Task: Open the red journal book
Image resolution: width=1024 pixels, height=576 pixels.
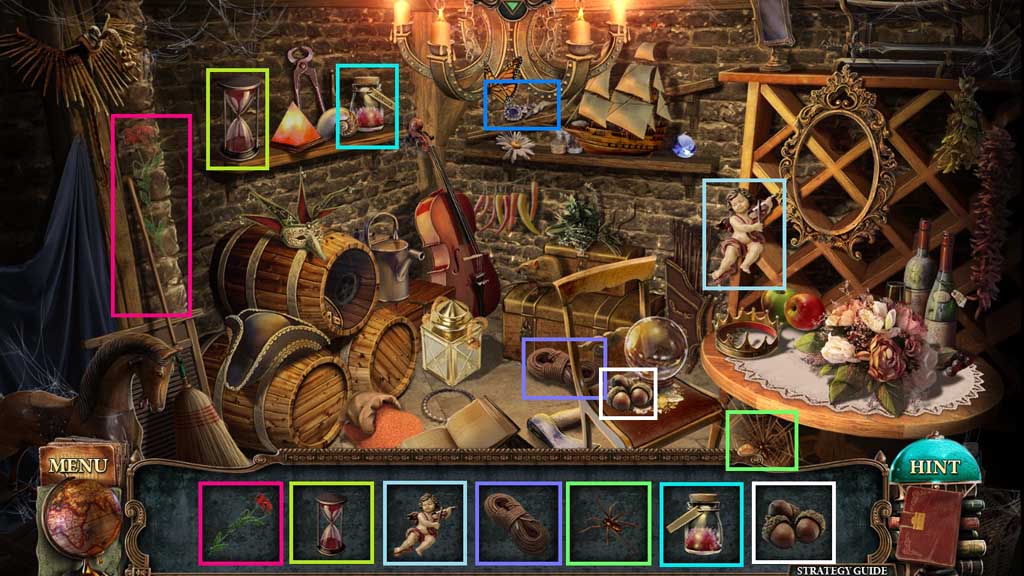Action: click(x=929, y=527)
